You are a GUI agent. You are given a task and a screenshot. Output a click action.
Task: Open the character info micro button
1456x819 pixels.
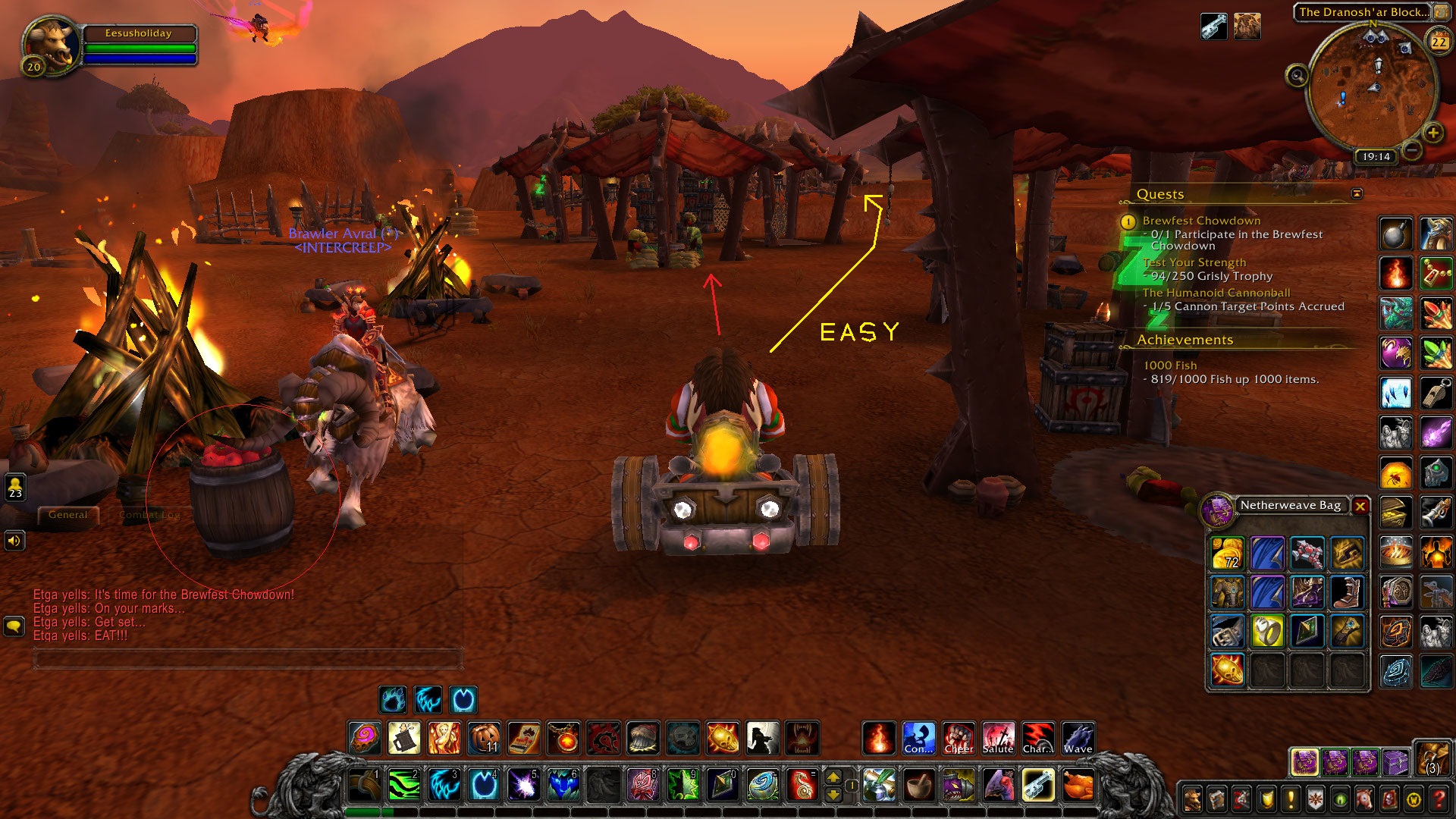(x=1192, y=799)
